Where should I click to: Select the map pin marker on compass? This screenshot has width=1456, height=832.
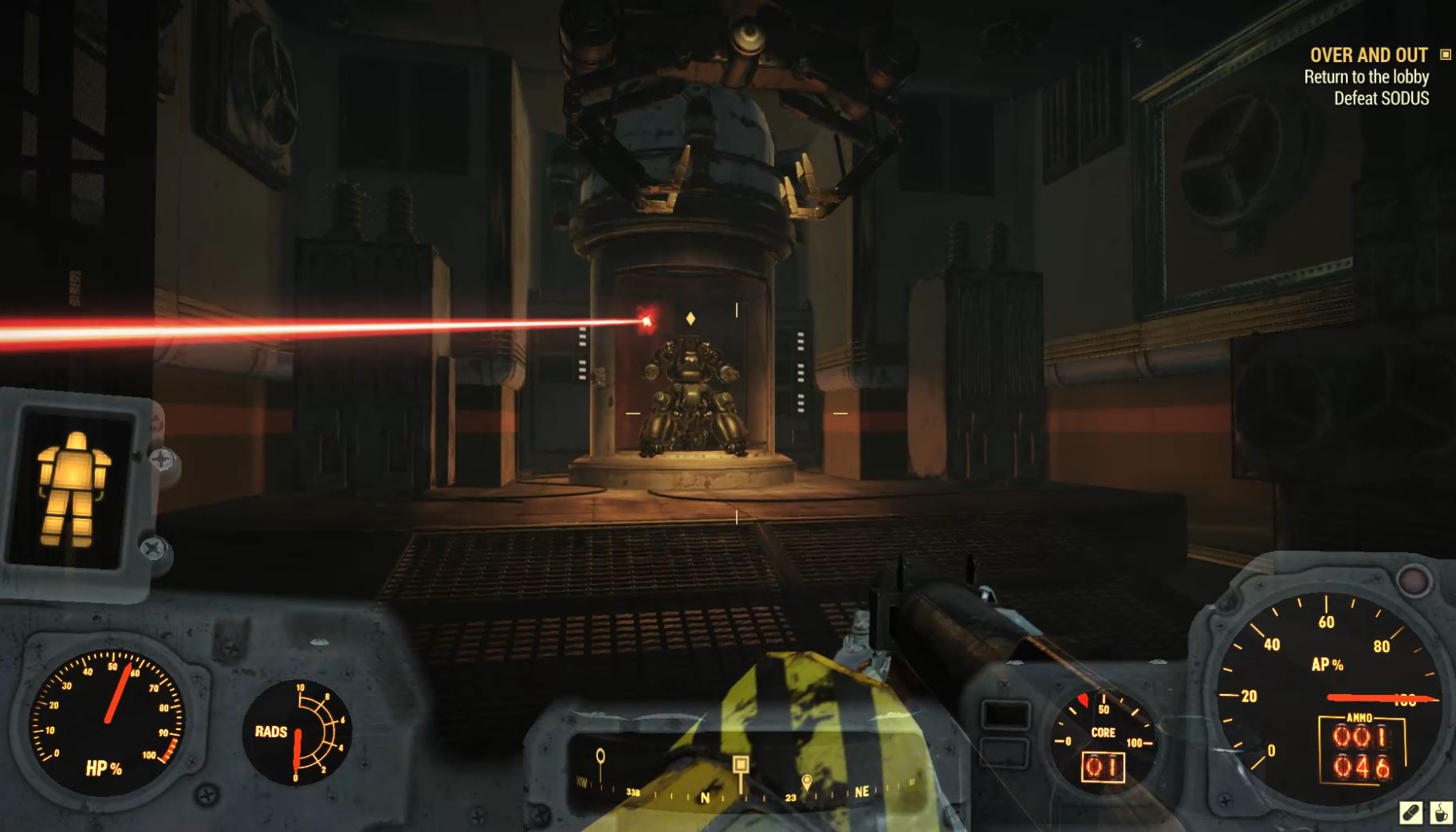(x=807, y=781)
